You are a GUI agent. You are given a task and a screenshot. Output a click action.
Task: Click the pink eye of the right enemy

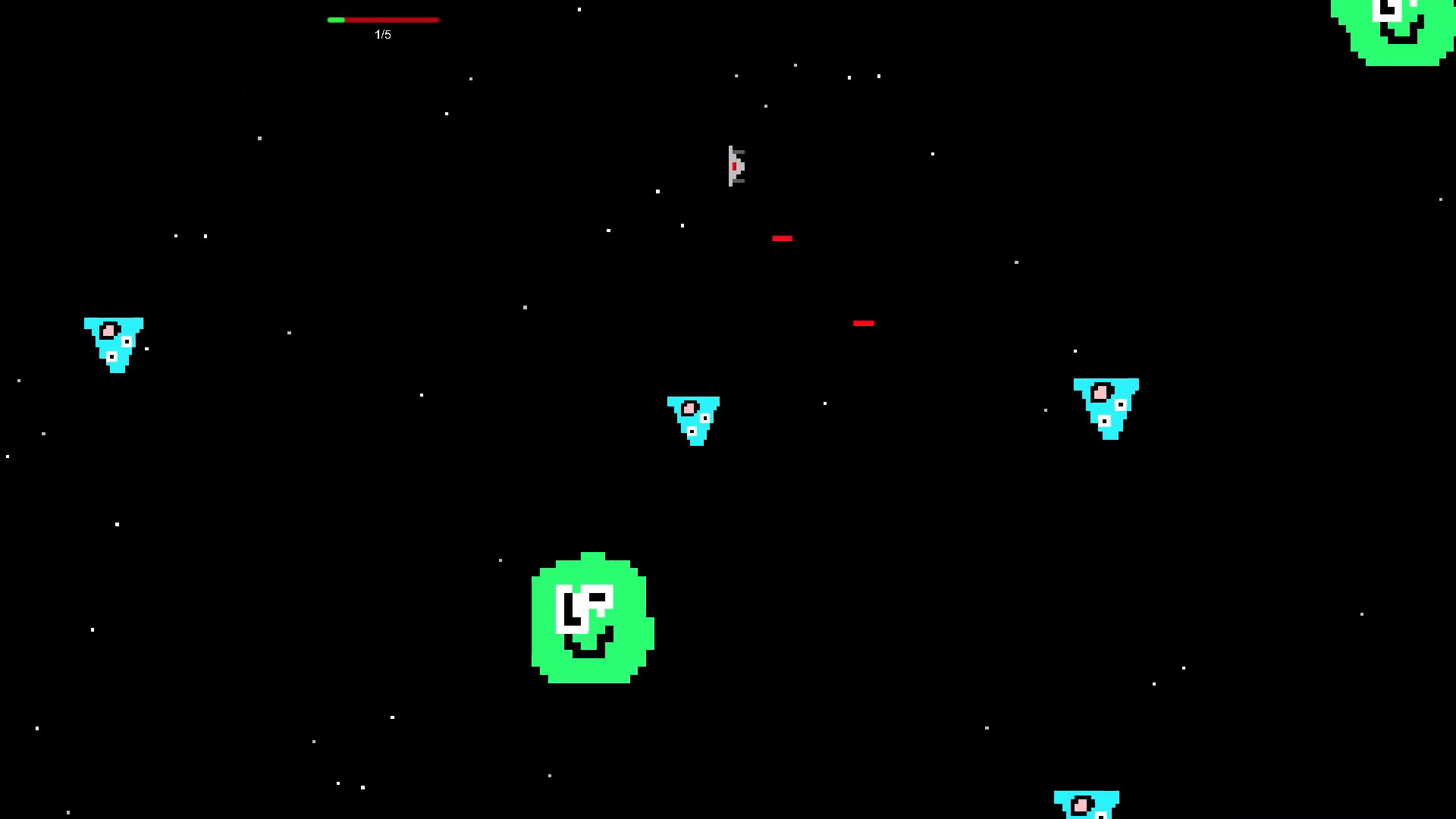pyautogui.click(x=1100, y=392)
